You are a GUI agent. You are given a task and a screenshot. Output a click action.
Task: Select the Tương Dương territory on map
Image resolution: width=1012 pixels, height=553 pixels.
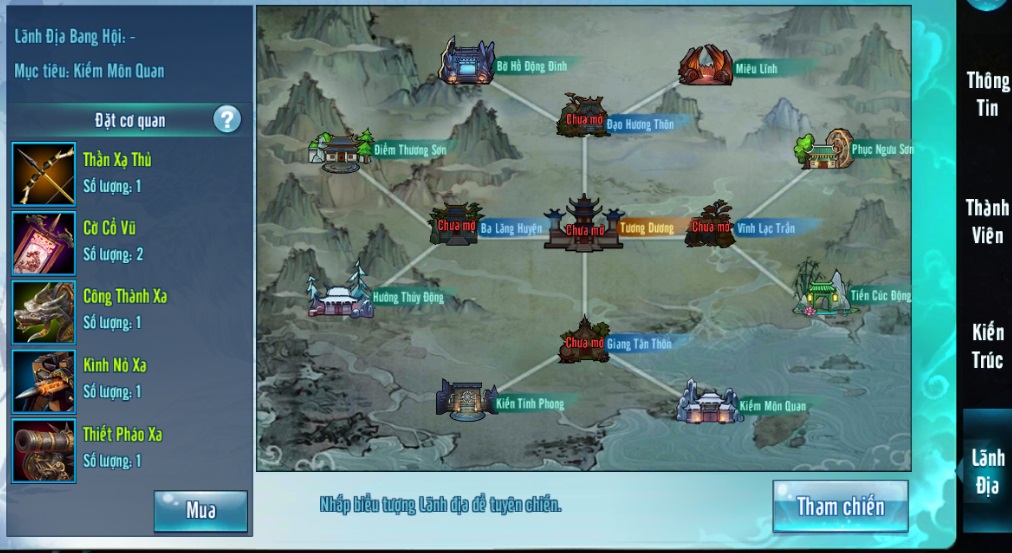pyautogui.click(x=582, y=222)
